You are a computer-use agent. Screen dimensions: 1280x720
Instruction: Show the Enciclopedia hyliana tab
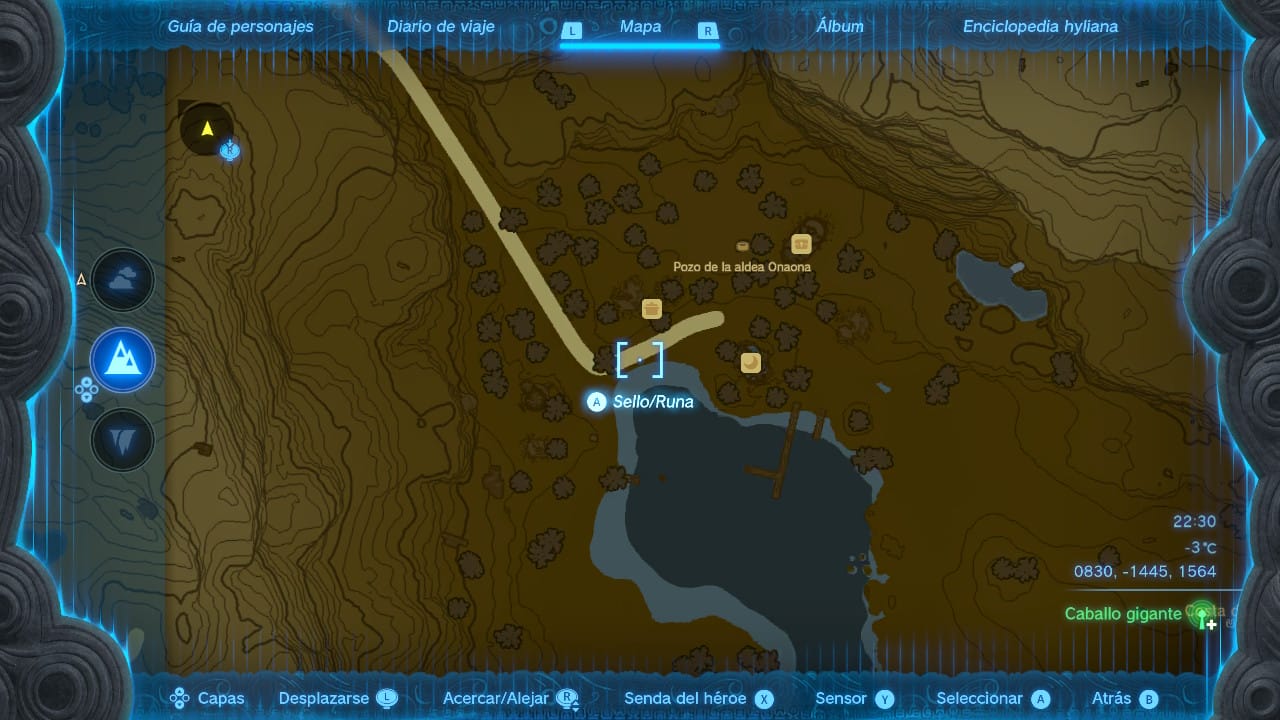1040,27
